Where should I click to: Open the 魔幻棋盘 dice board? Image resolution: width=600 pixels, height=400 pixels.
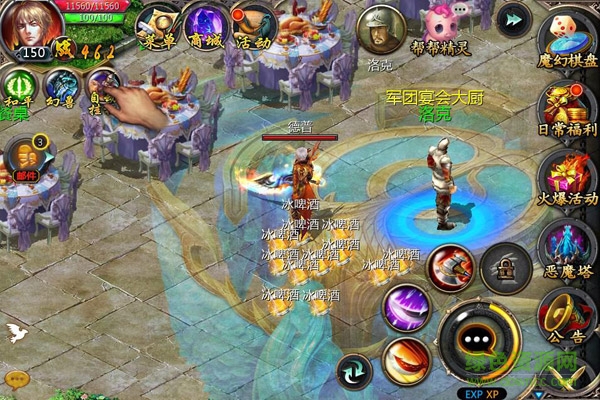[565, 33]
